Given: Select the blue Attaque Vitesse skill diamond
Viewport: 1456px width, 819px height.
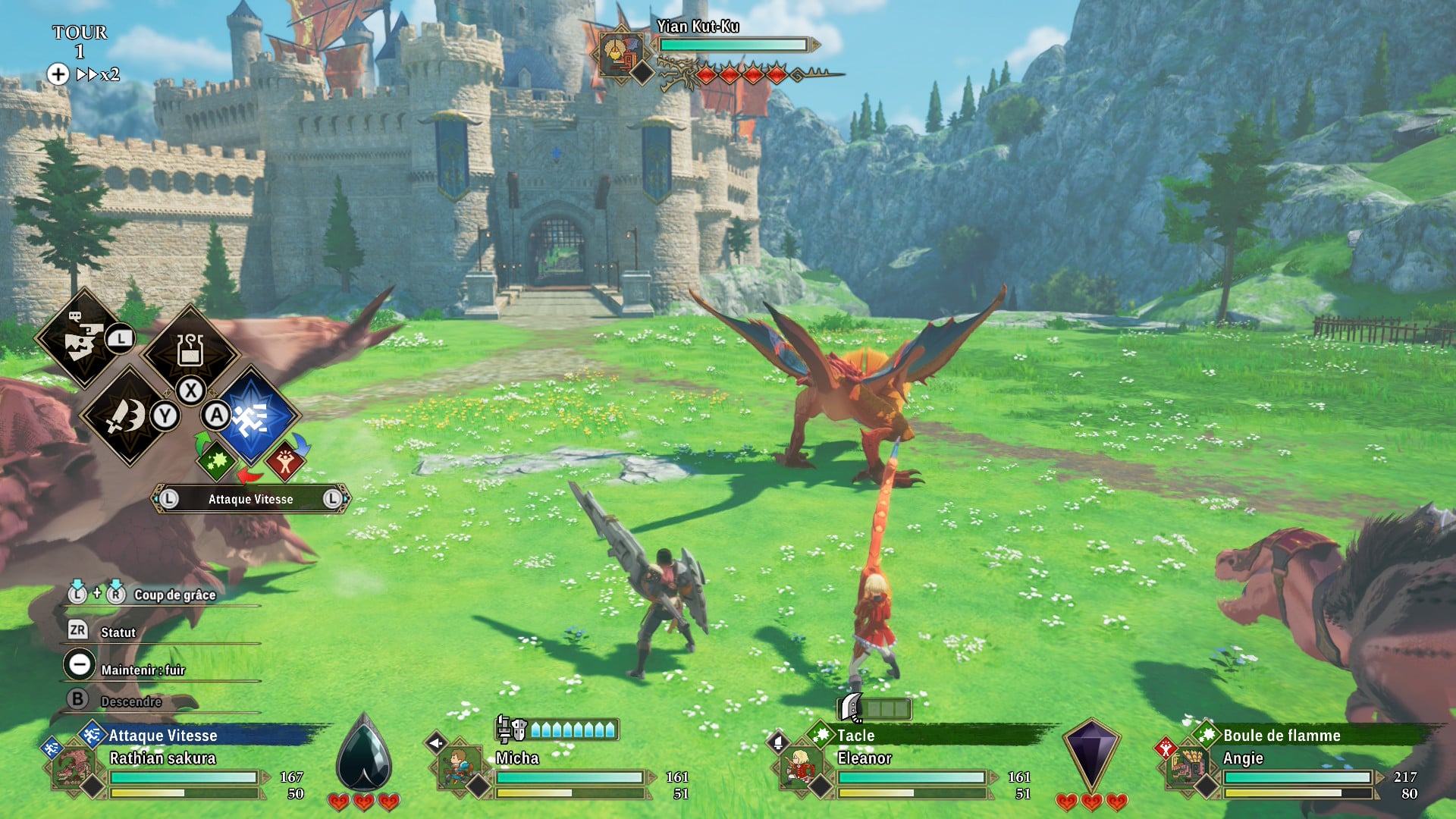Looking at the screenshot, I should pos(253,416).
